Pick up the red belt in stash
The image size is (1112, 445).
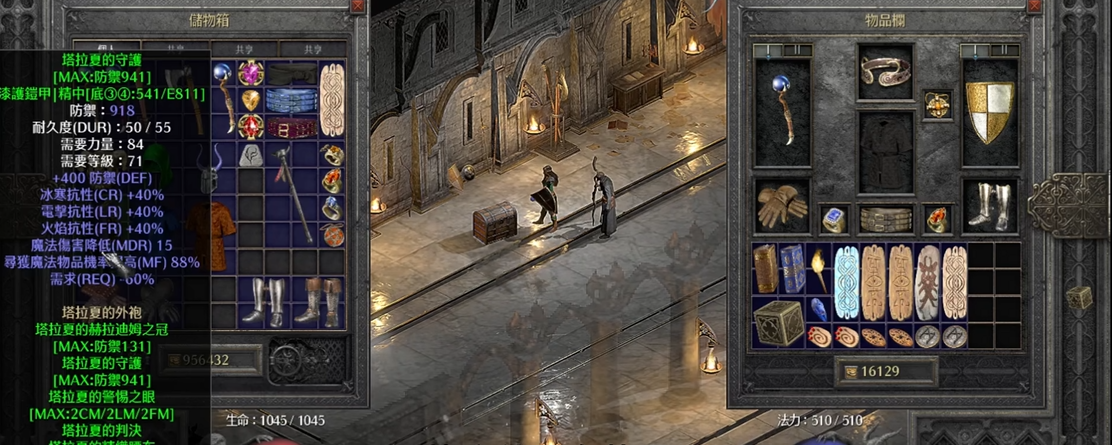coord(294,129)
